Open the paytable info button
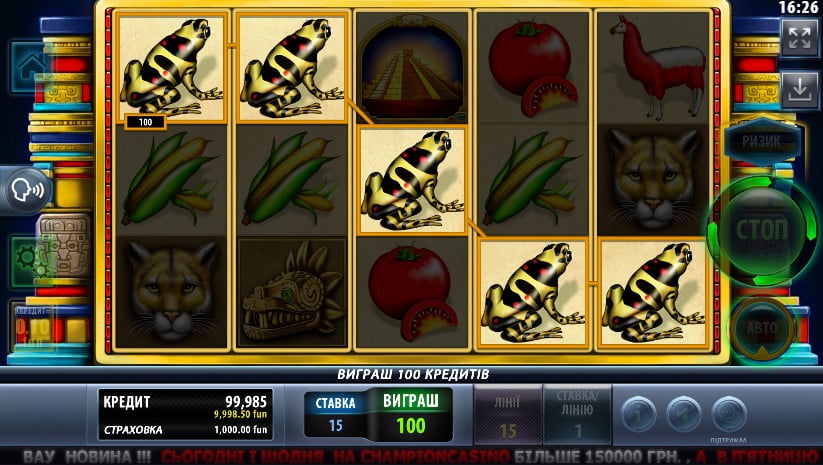The height and width of the screenshot is (465, 823). click(639, 413)
